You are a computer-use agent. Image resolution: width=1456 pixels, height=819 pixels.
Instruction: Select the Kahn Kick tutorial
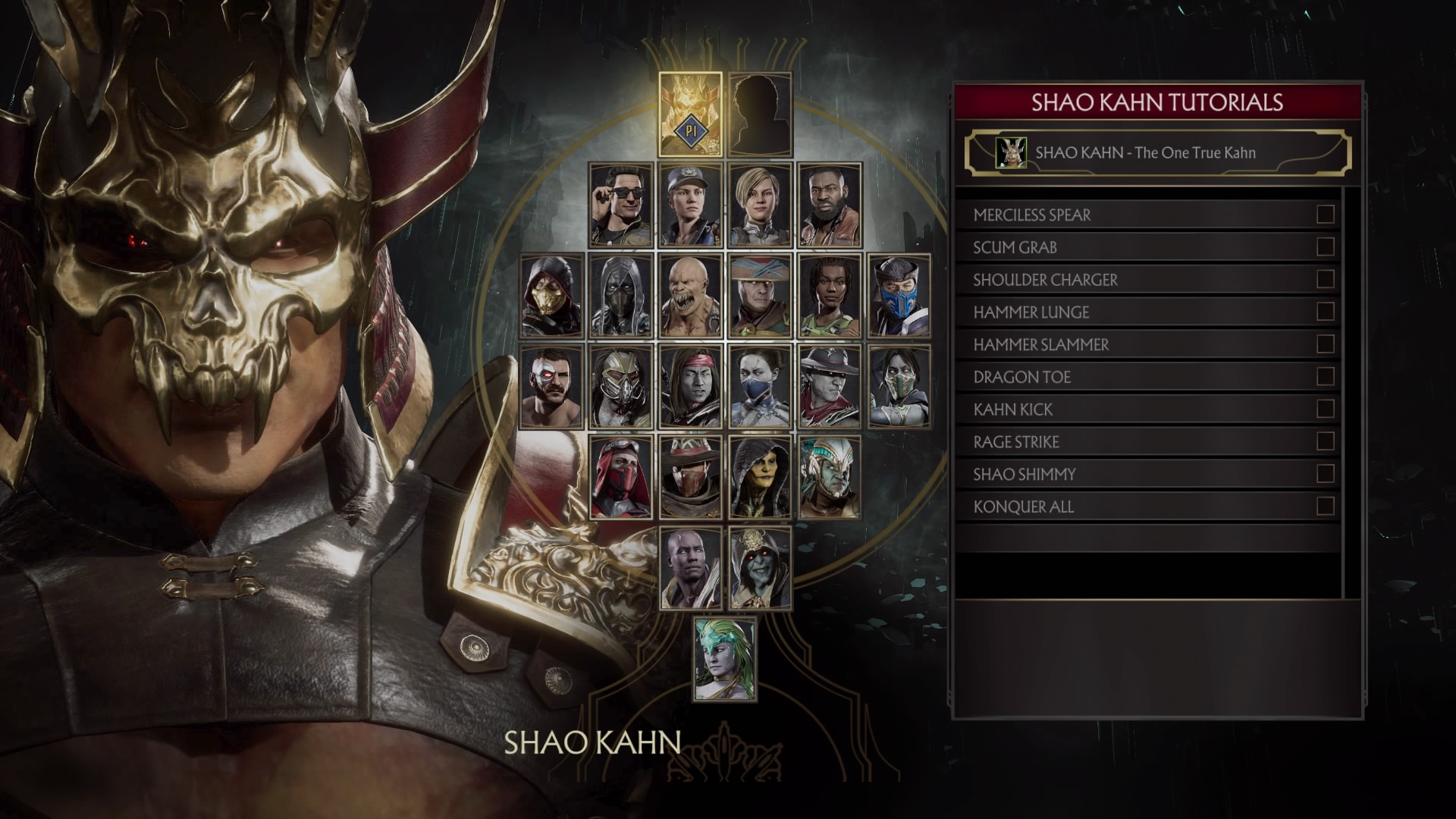tap(1145, 409)
